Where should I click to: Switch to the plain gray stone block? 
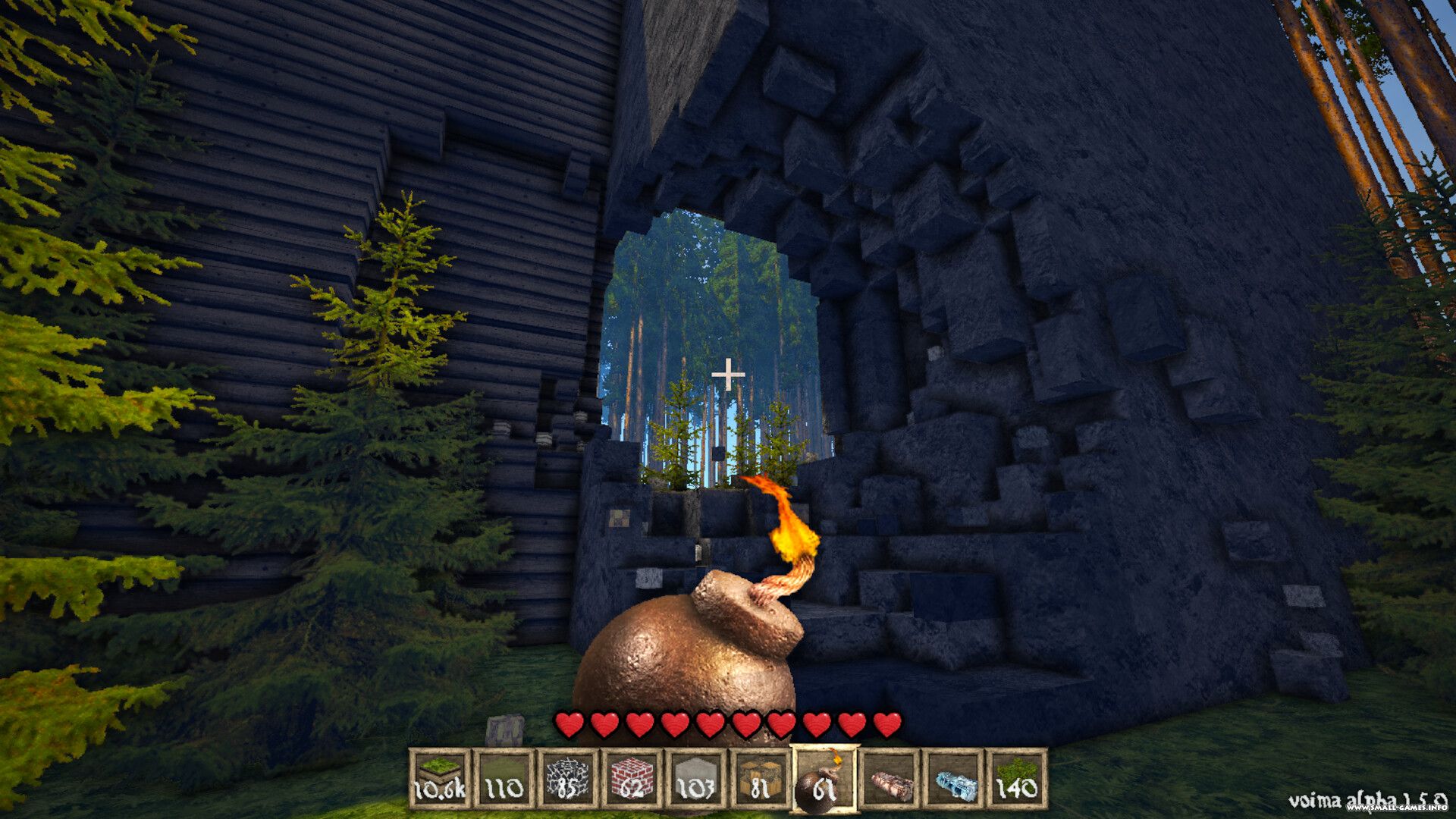(695, 779)
